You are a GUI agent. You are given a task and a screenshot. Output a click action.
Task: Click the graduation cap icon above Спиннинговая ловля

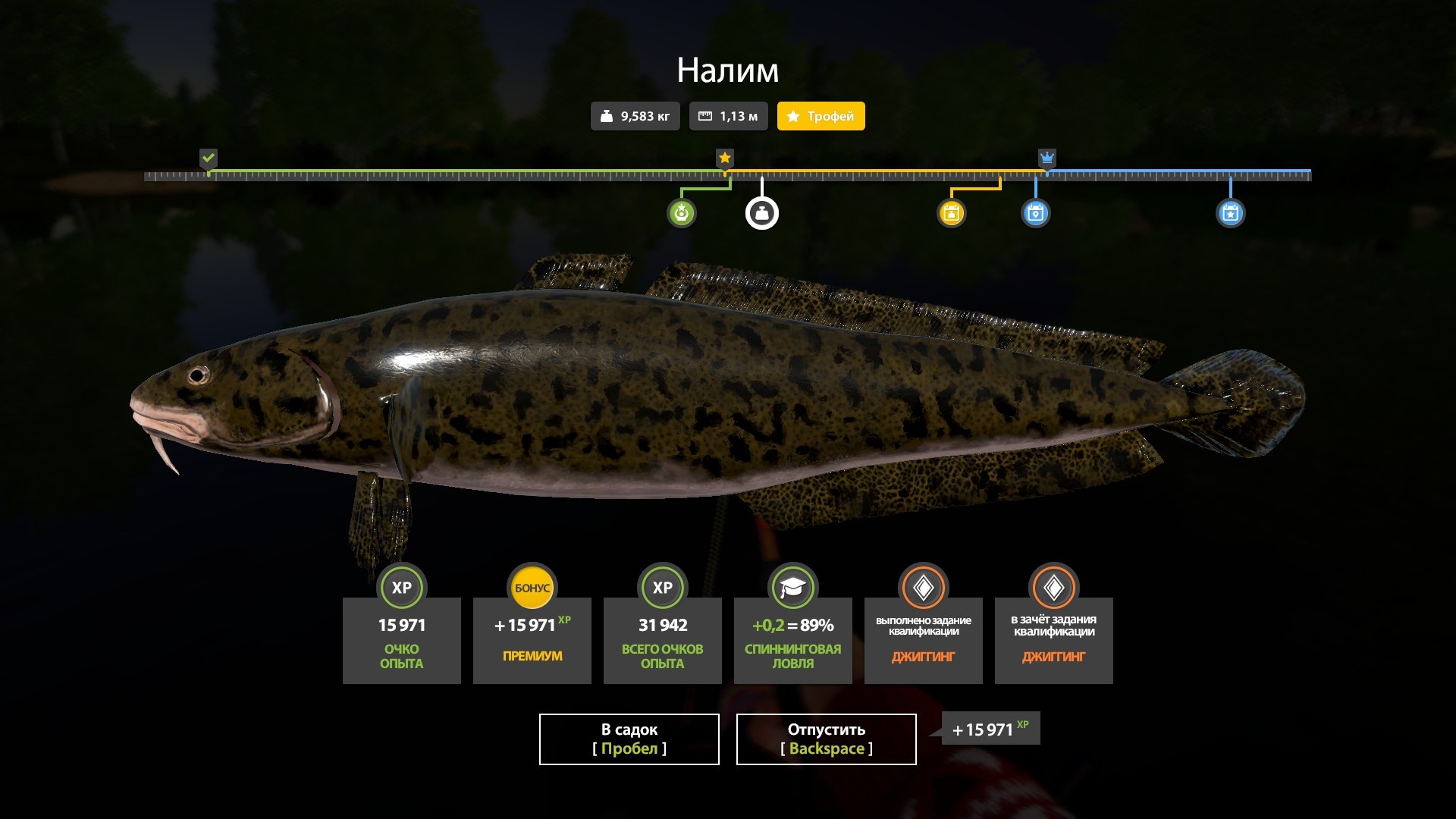tap(792, 587)
